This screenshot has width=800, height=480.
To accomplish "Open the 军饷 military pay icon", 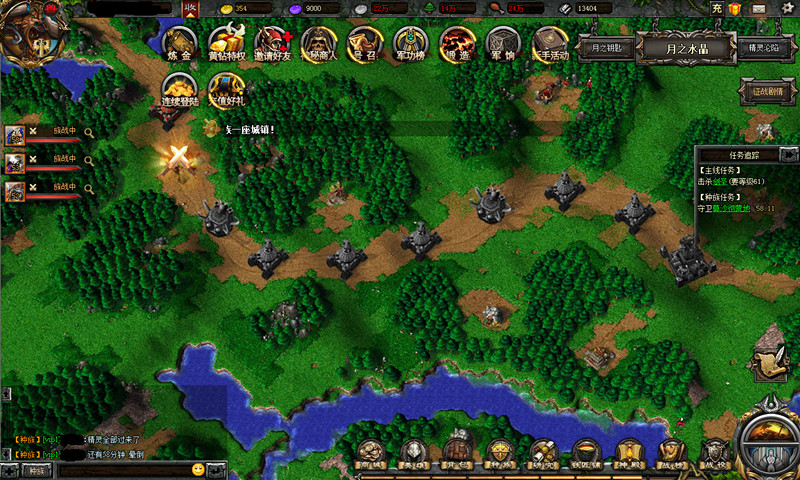I will (503, 44).
